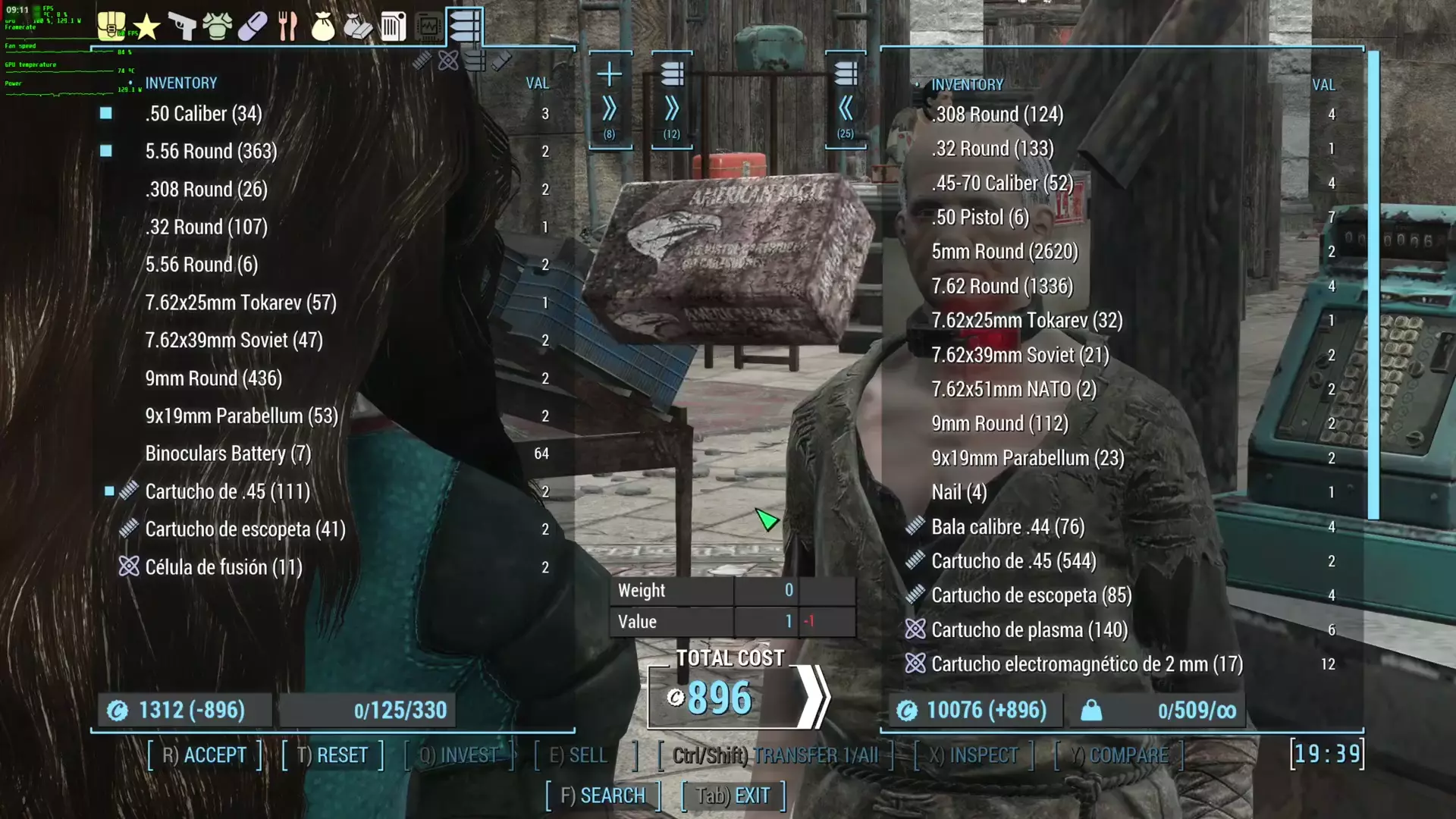Image resolution: width=1456 pixels, height=819 pixels.
Task: Pick Bala calibre .44 (76) from vendor
Action: pos(1007,527)
